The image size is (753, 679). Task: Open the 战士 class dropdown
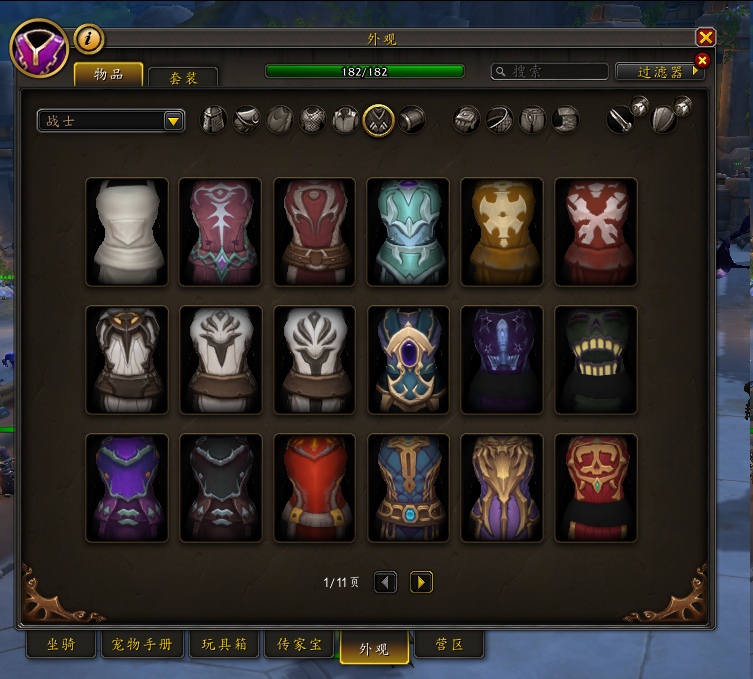click(111, 121)
